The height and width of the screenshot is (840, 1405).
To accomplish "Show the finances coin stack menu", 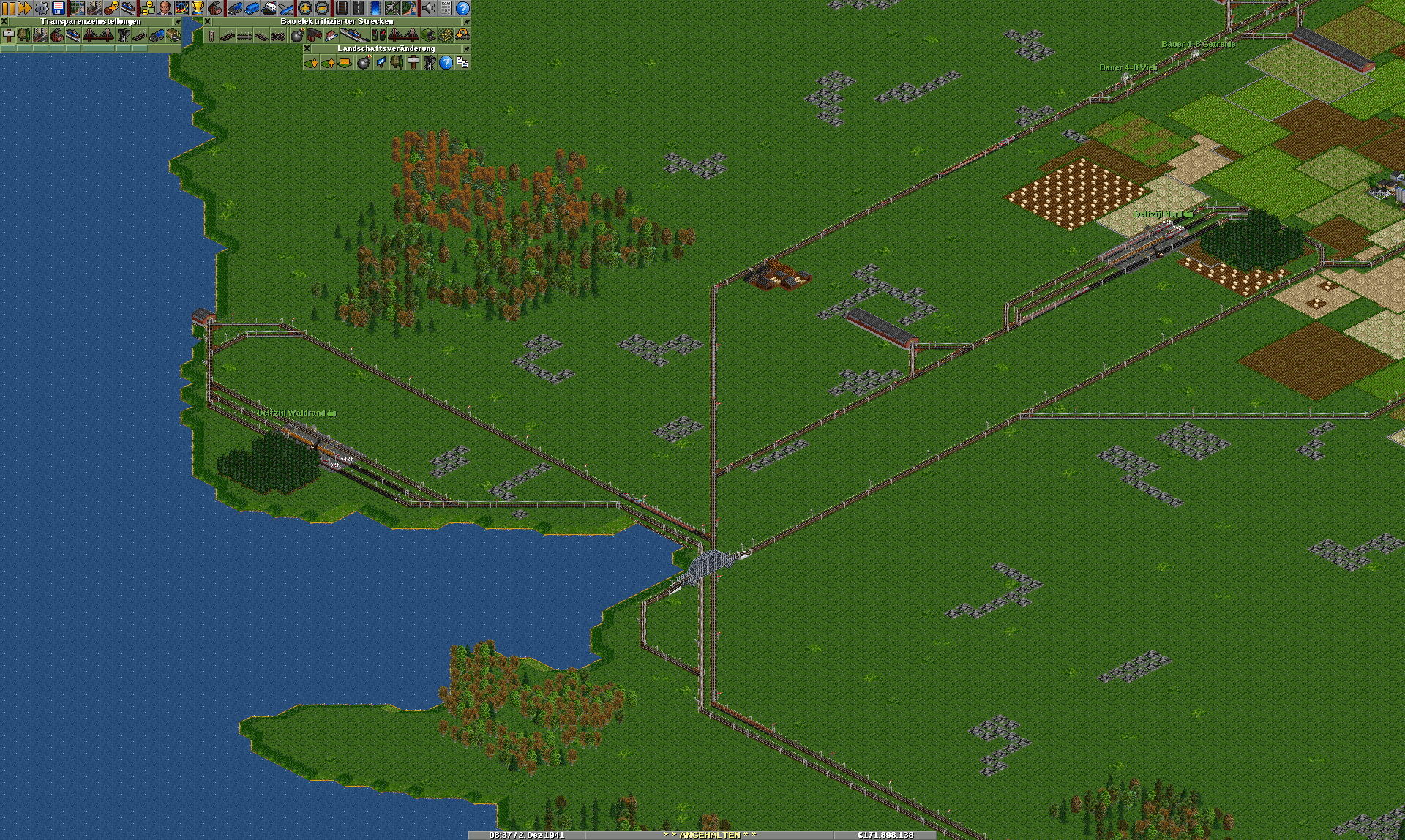I will (x=147, y=8).
